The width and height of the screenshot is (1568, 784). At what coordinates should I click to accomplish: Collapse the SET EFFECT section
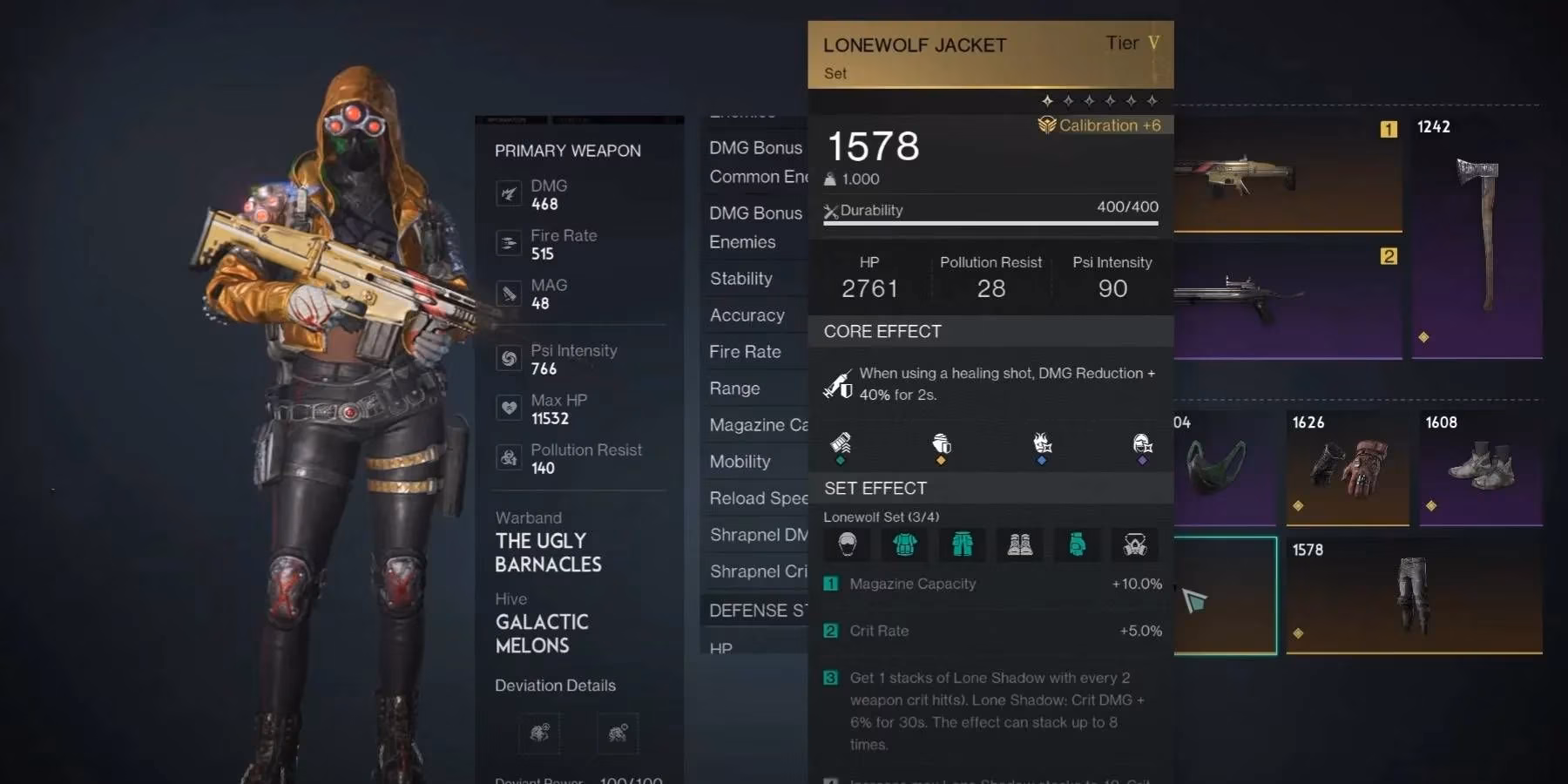(875, 488)
